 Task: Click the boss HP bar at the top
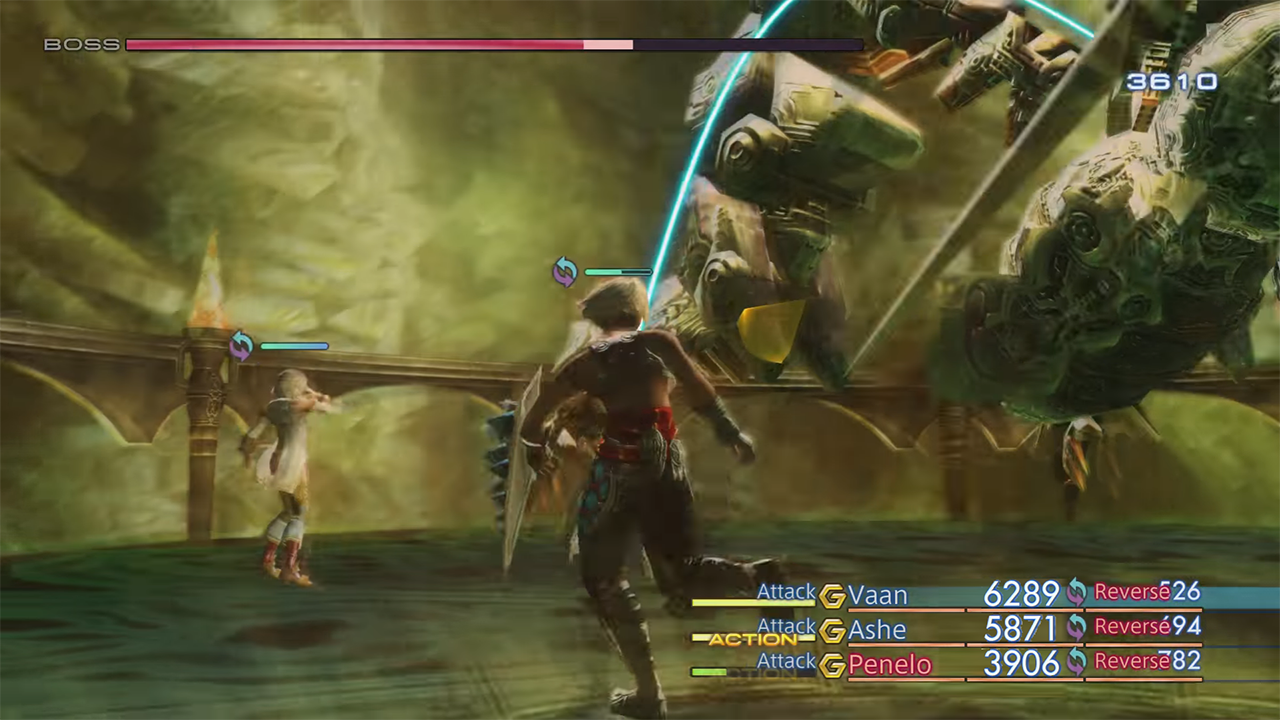tap(494, 44)
